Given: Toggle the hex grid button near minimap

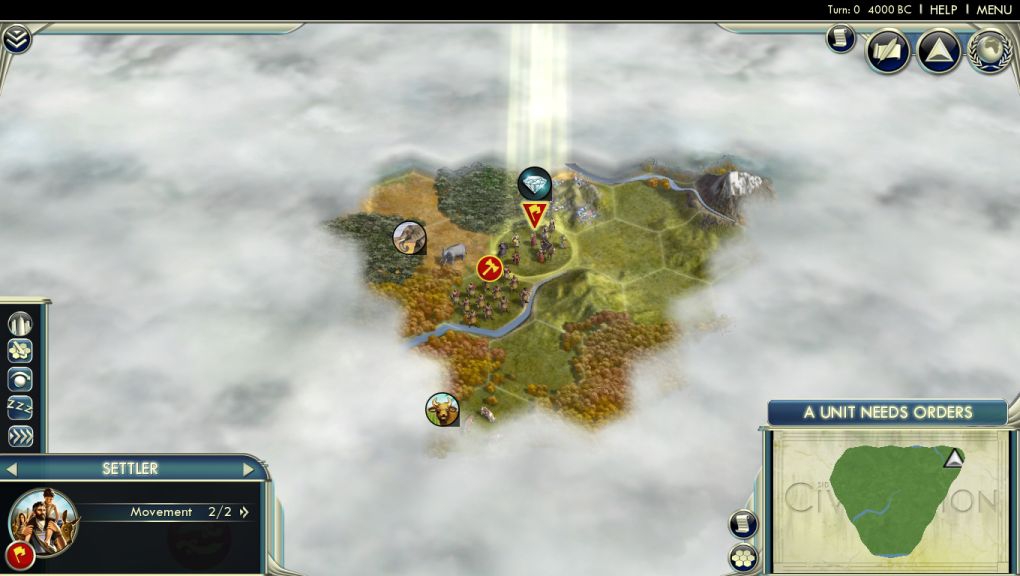Looking at the screenshot, I should [x=743, y=557].
